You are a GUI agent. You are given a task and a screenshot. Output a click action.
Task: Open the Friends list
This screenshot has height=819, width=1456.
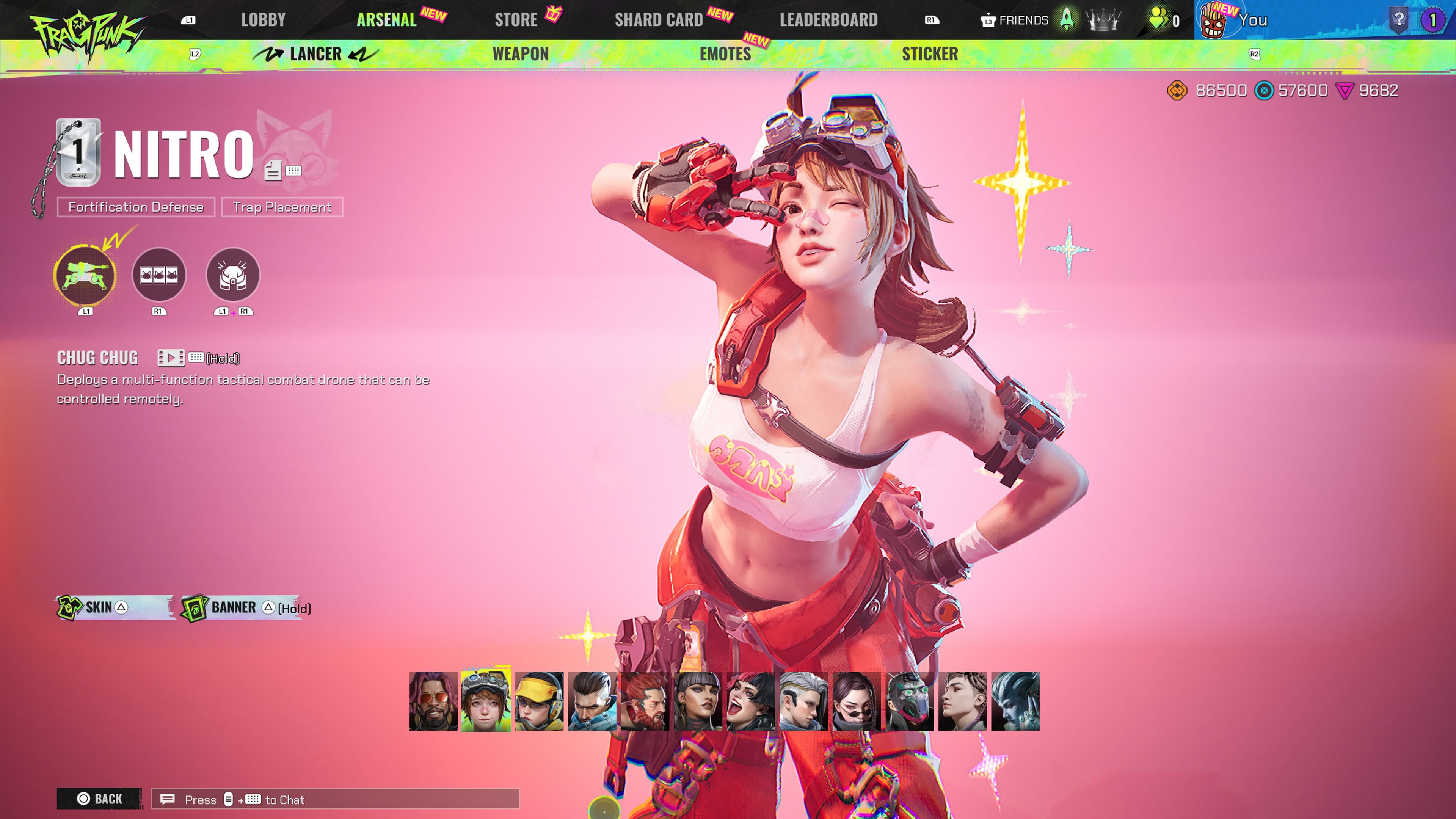tap(1015, 20)
